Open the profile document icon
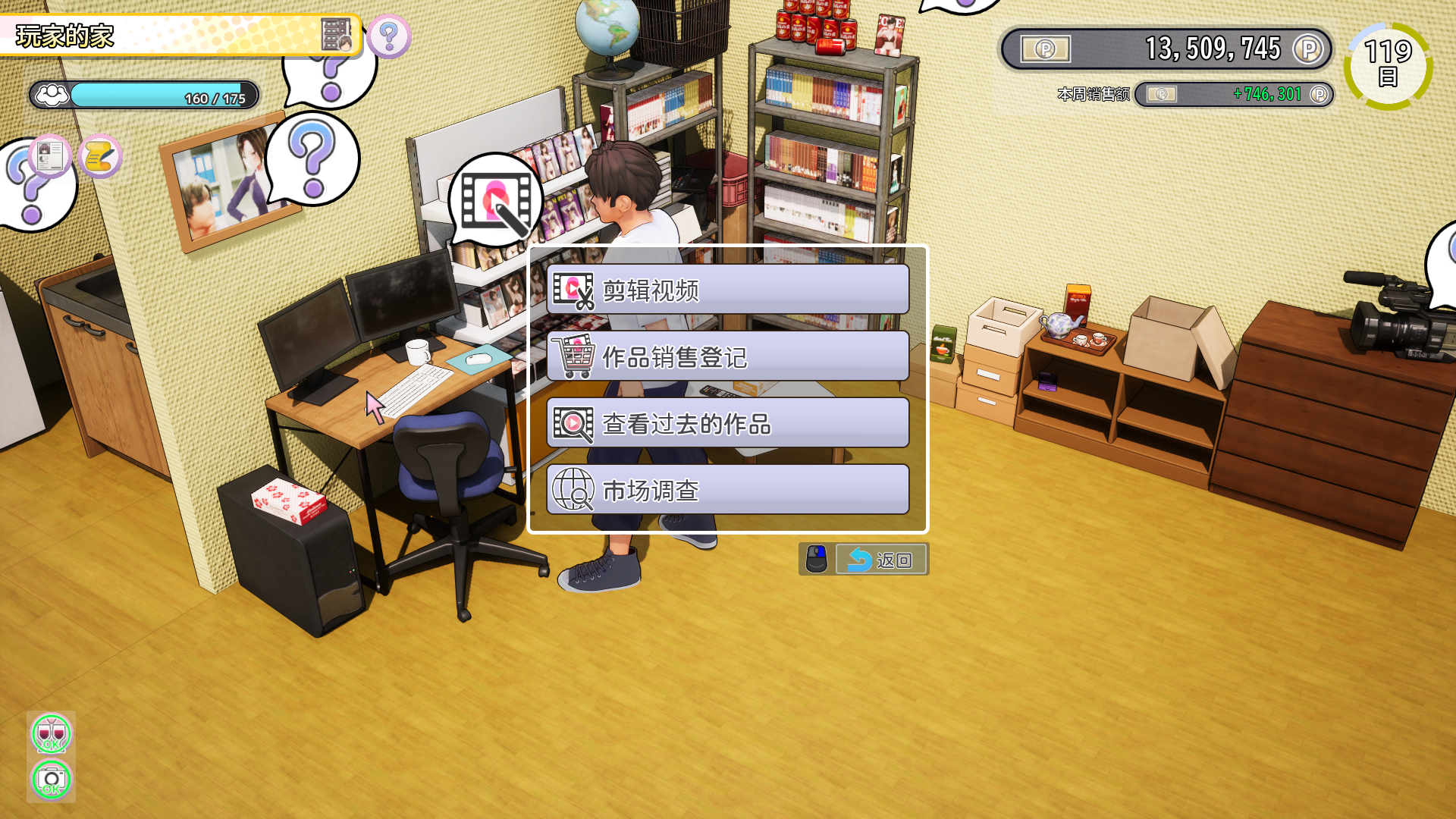Viewport: 1456px width, 819px height. pos(50,156)
